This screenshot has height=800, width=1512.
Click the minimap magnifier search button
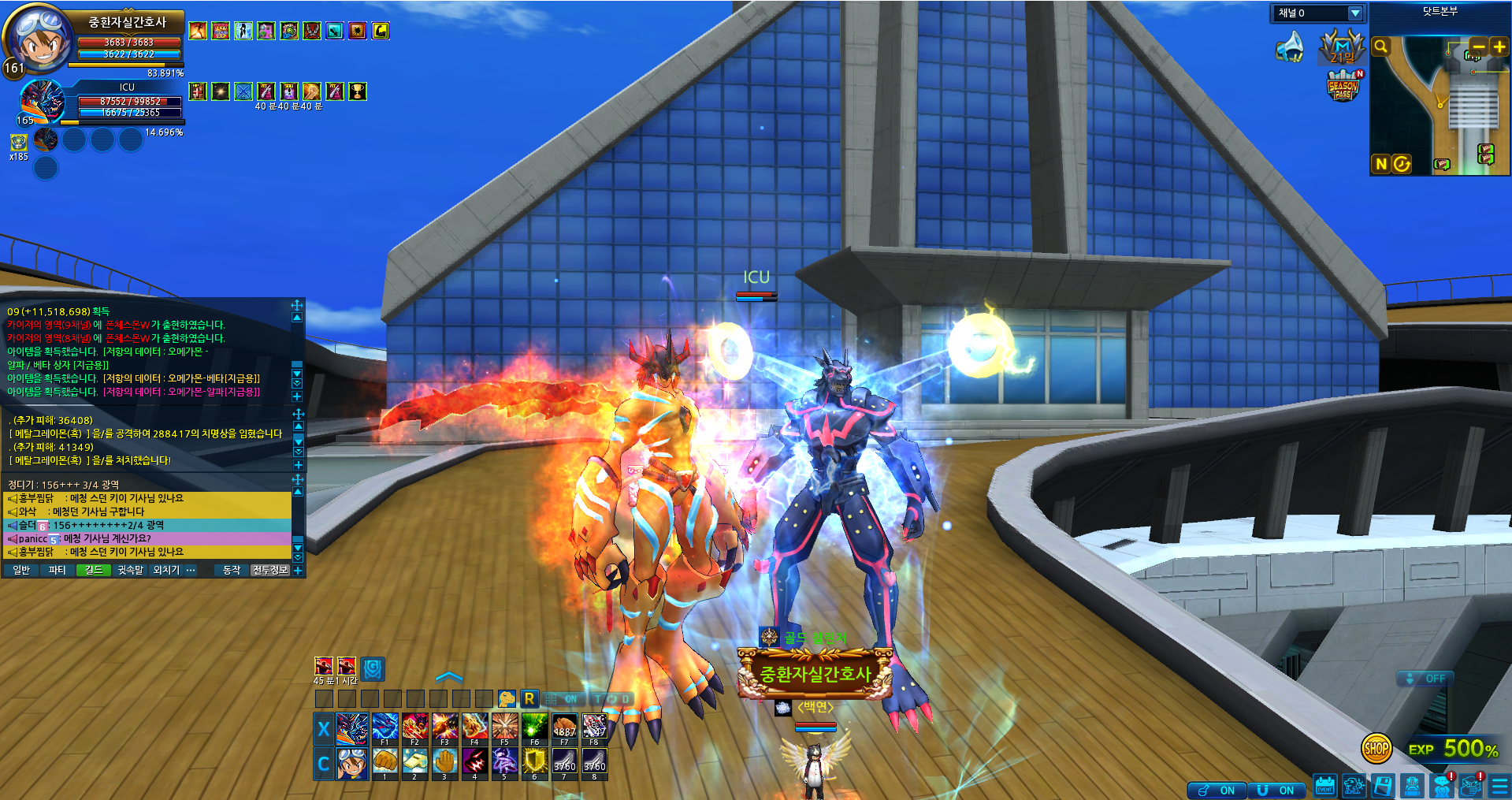(1380, 47)
